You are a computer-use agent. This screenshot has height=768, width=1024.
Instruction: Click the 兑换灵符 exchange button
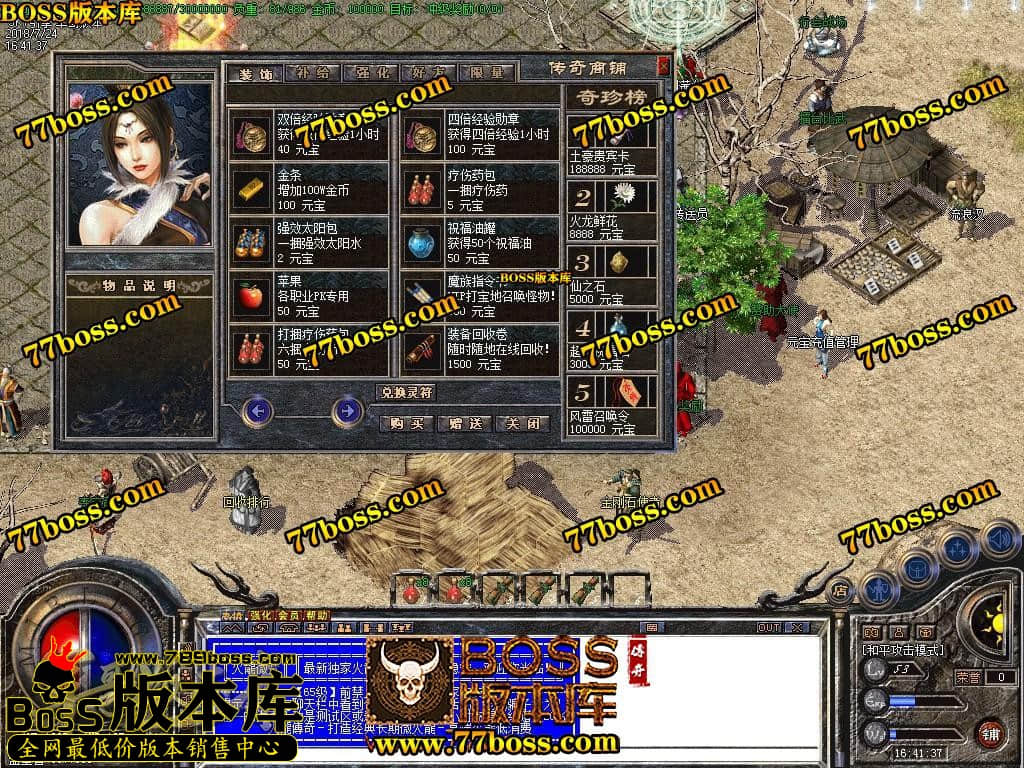click(x=405, y=392)
